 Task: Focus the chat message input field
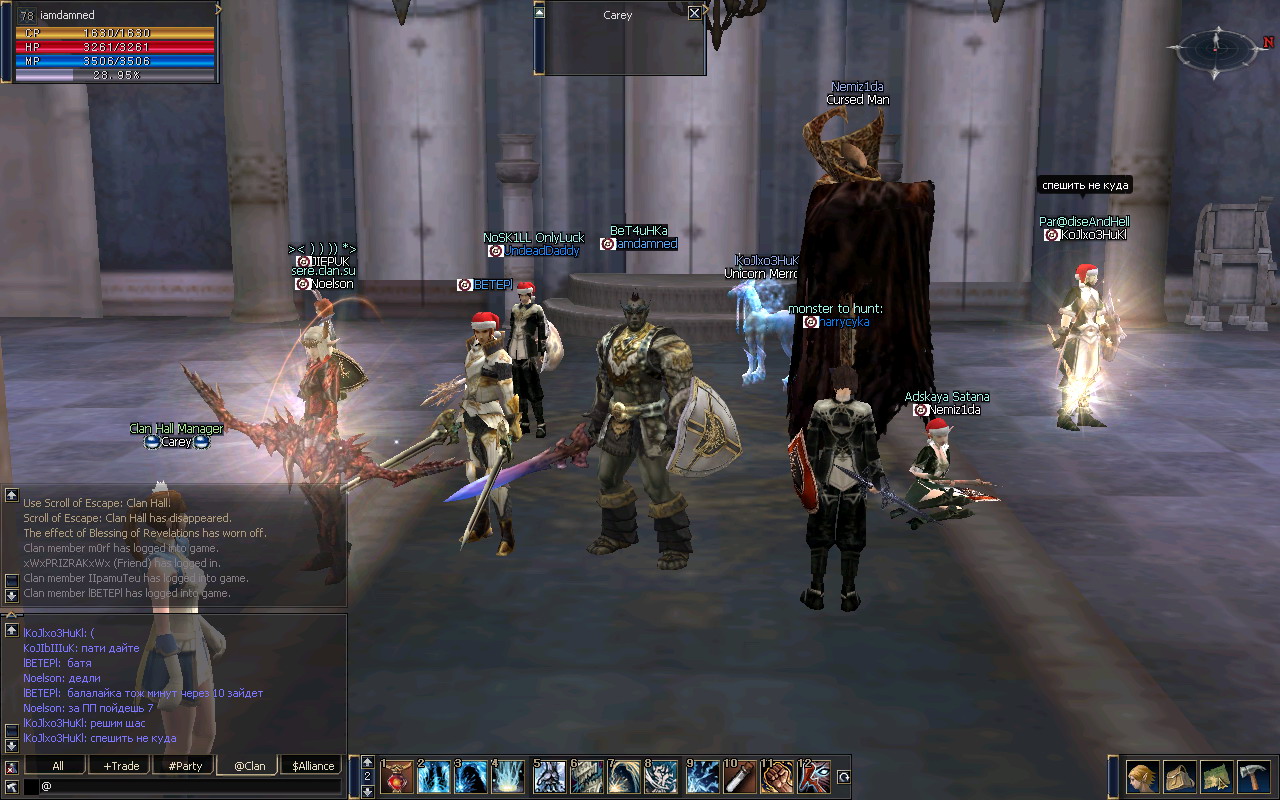click(190, 787)
